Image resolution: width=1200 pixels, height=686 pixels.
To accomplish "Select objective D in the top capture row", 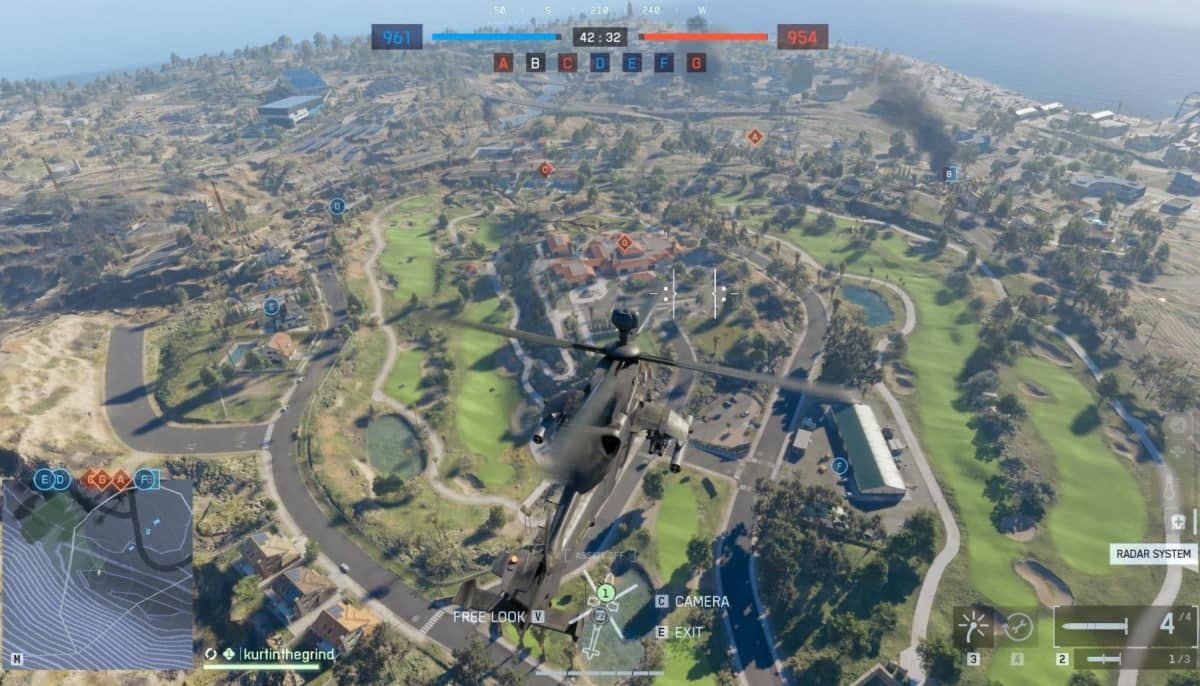I will (600, 63).
